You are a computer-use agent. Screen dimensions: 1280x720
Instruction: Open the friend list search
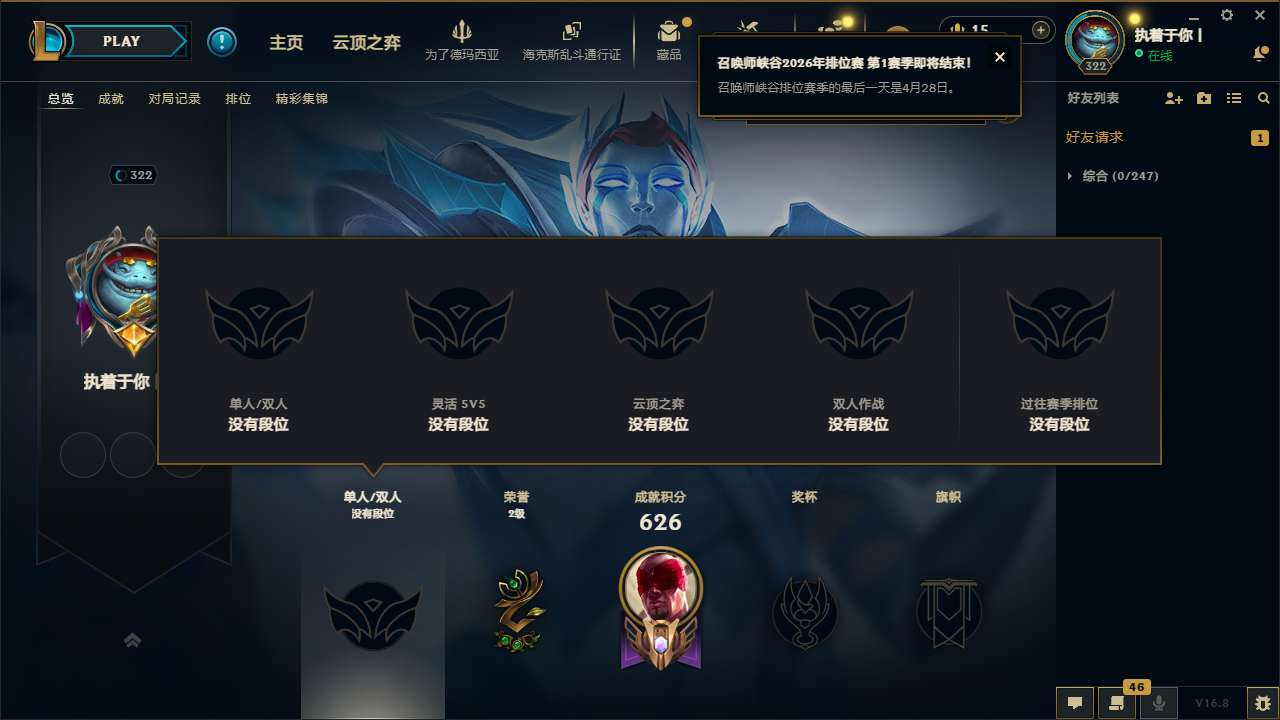1263,98
